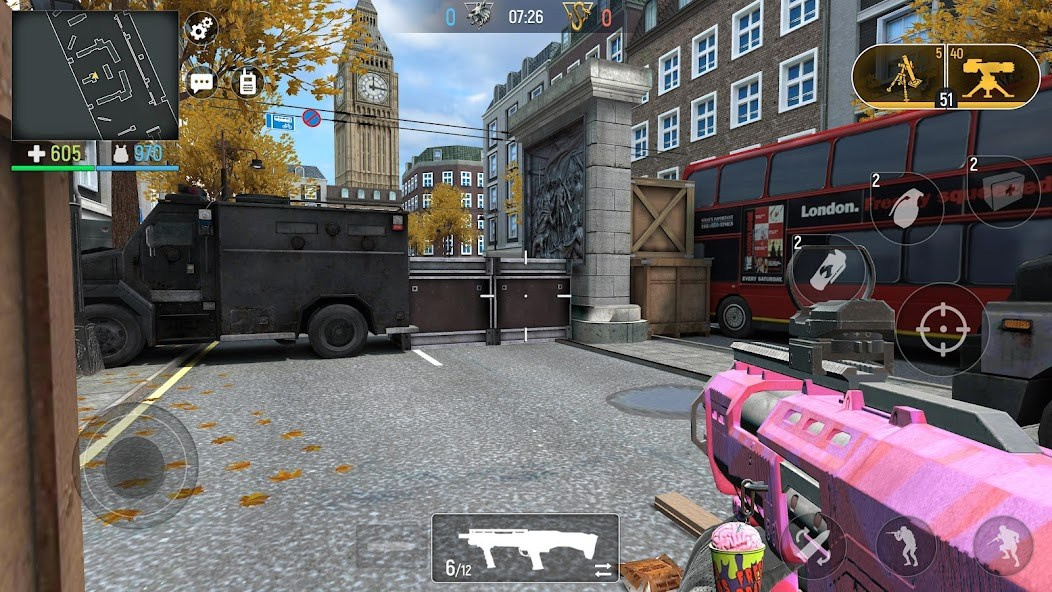Select the faded secondary weapon slot
Screen dimensions: 1052x592
tap(386, 546)
